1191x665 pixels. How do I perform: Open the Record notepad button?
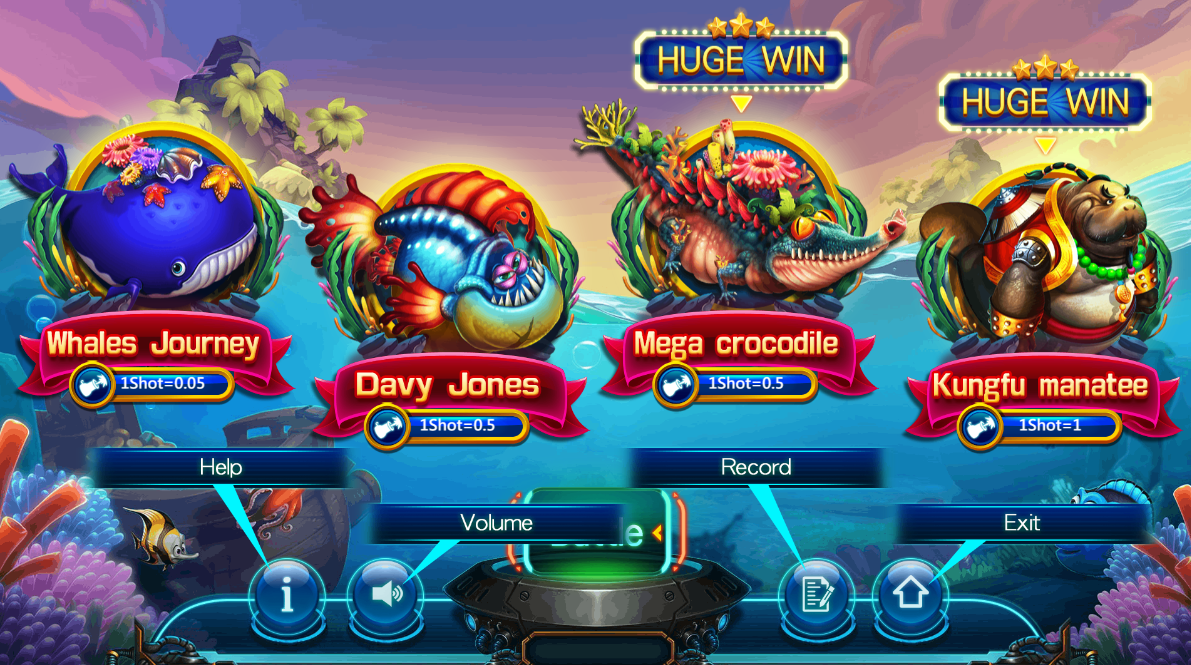pyautogui.click(x=817, y=594)
